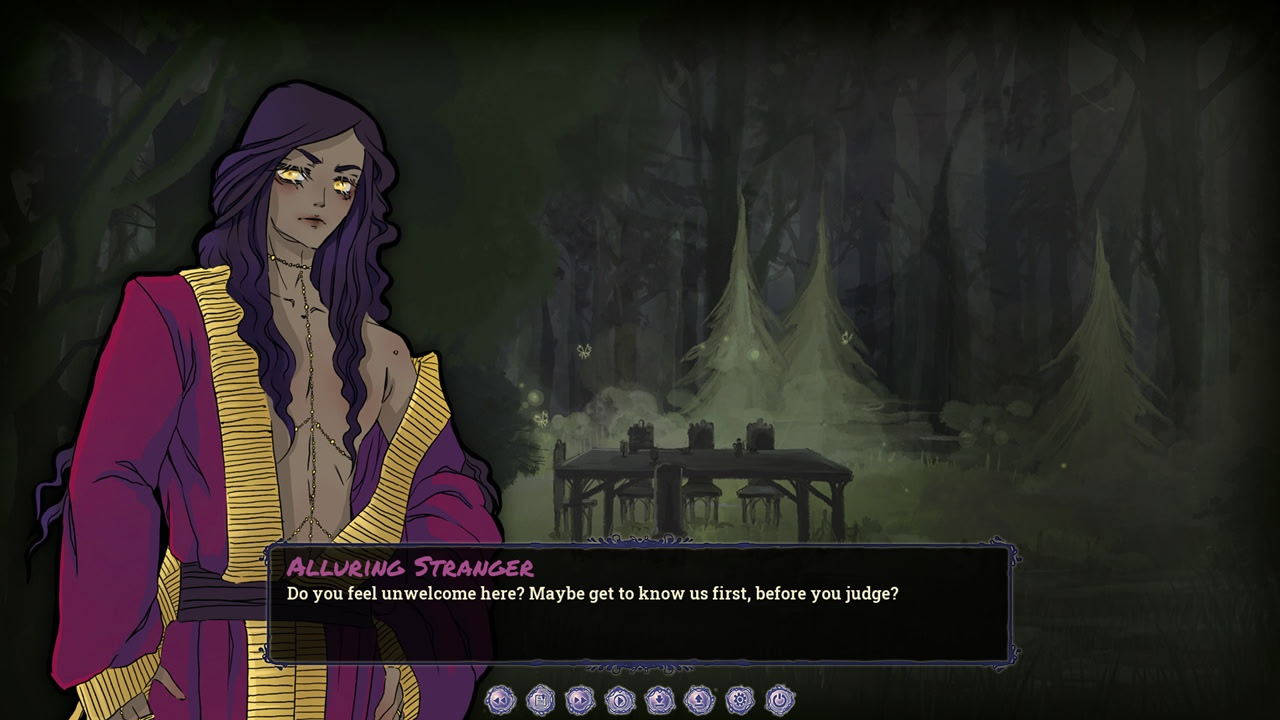
Task: Click the download-arrow save icon
Action: tap(660, 700)
